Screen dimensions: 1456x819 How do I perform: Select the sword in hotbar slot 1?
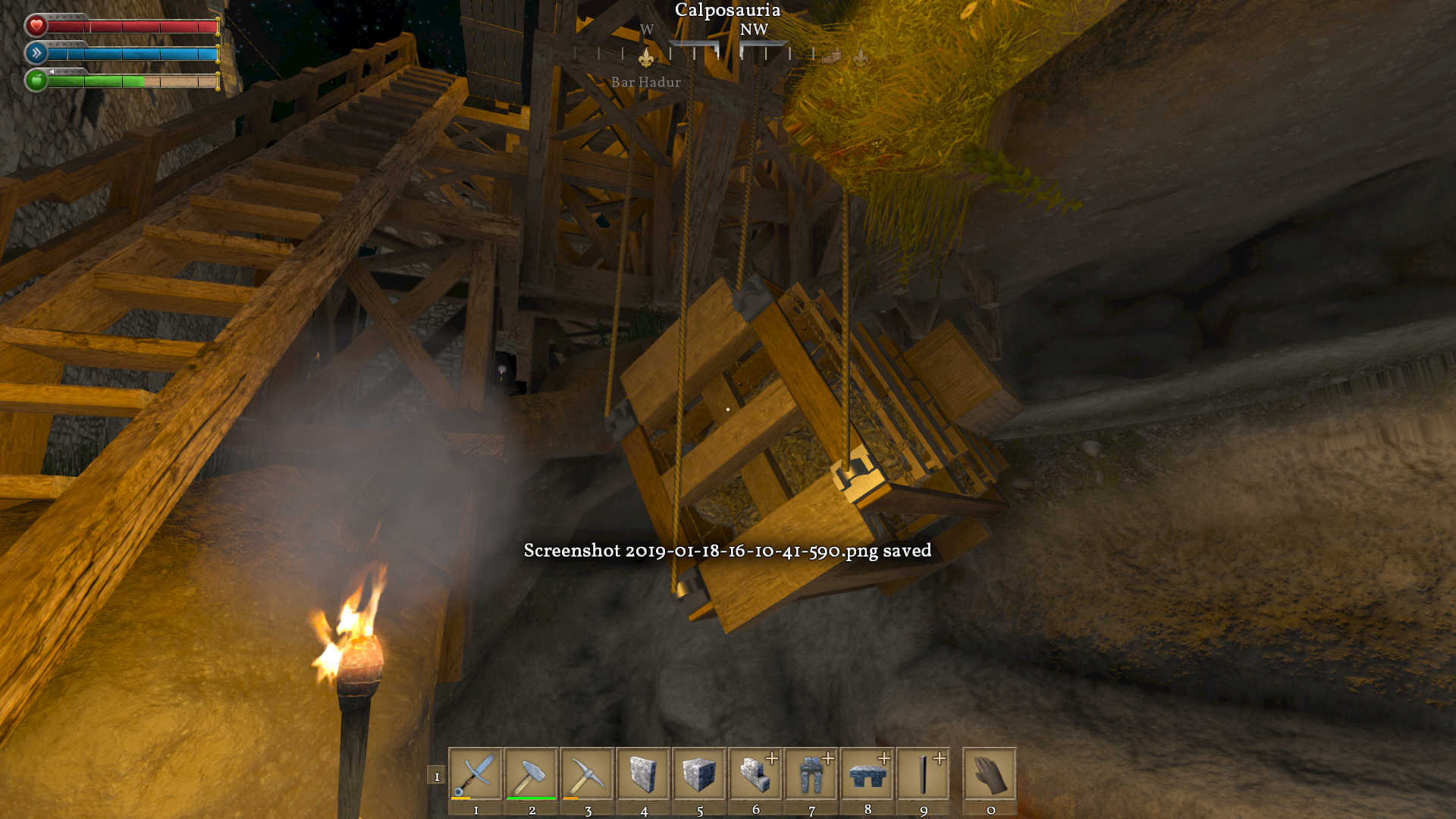click(x=475, y=774)
